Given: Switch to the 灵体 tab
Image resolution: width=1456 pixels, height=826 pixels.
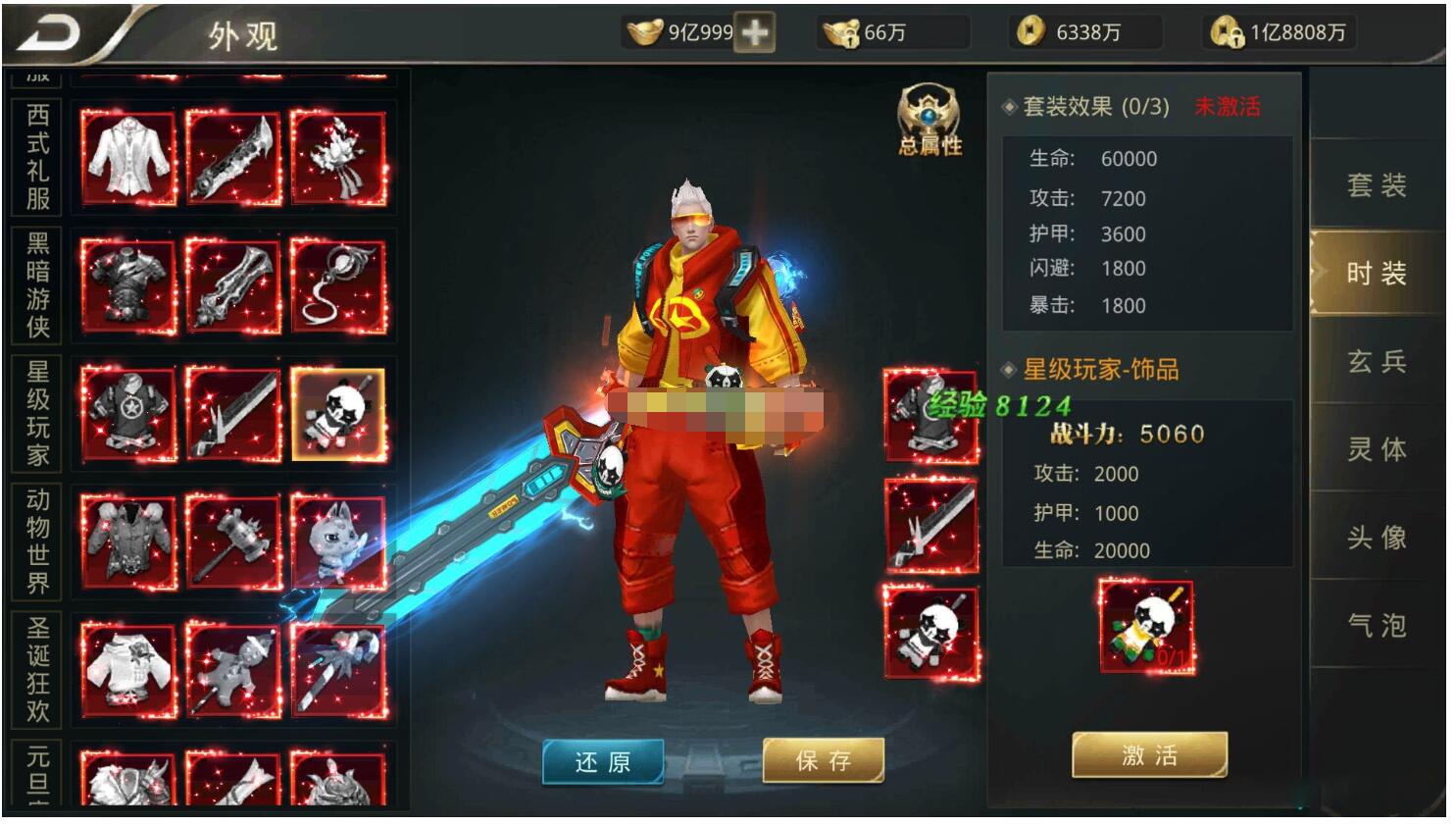Looking at the screenshot, I should point(1377,449).
